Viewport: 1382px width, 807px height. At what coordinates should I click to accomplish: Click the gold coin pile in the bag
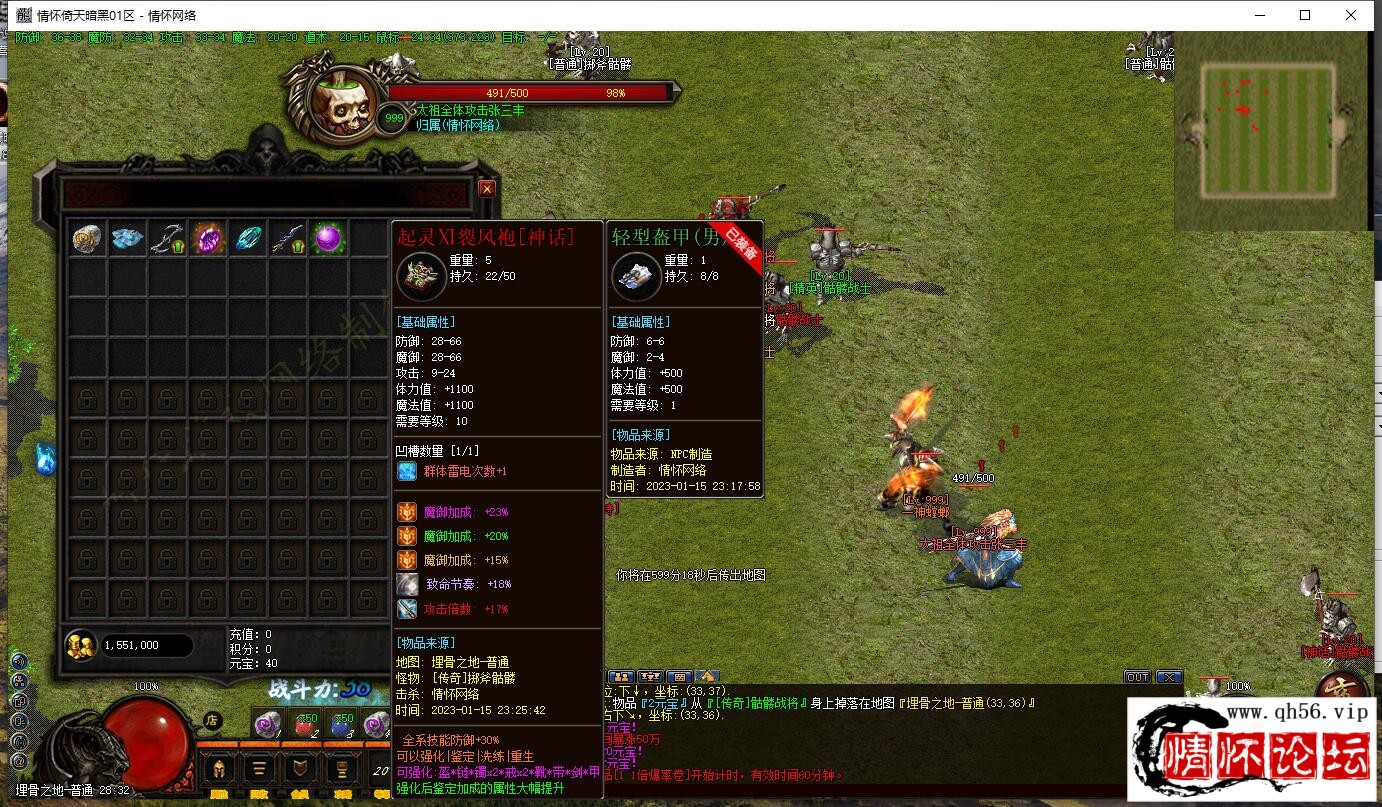coord(80,646)
